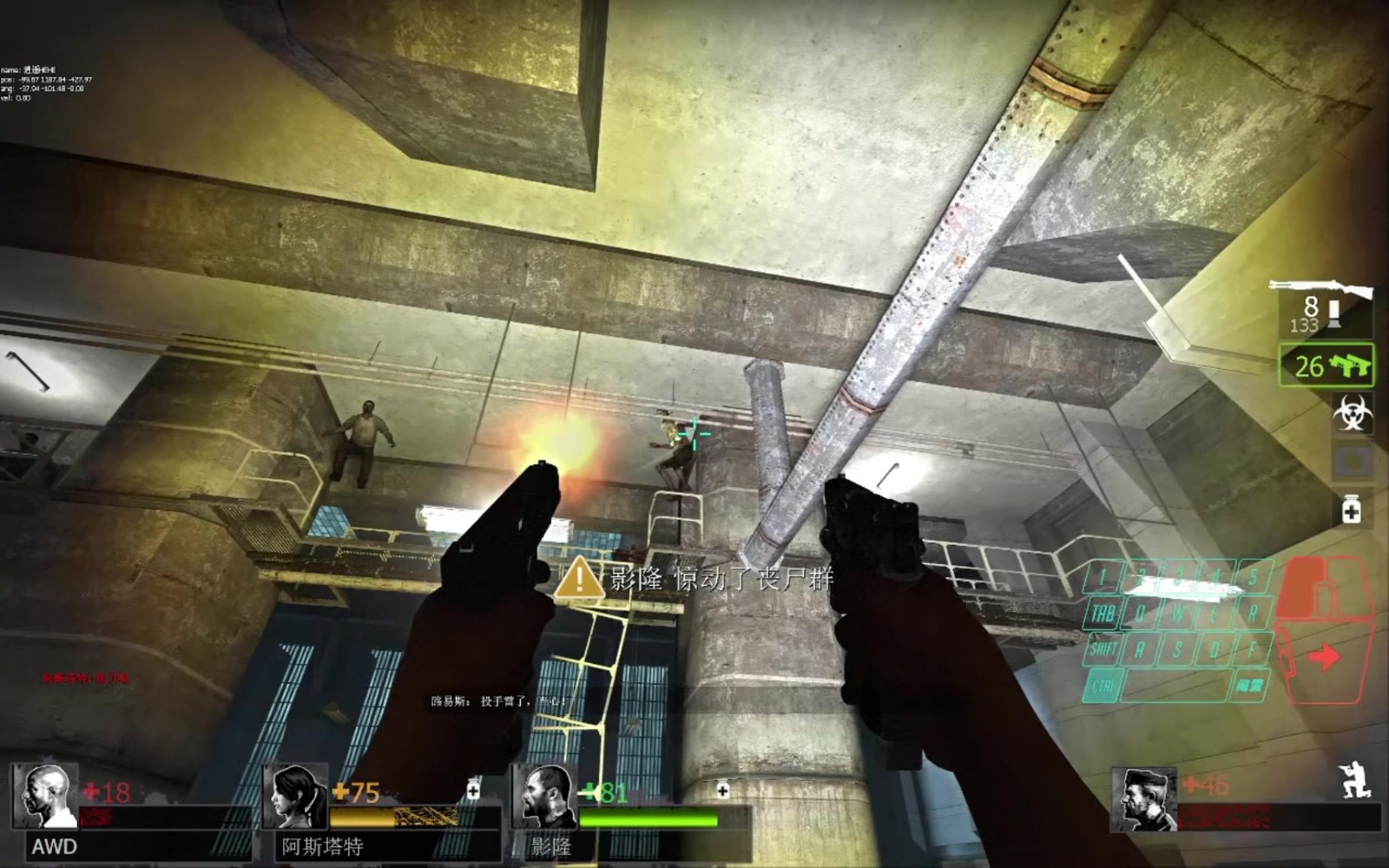Select teammate 阿斯塔特's portrait
Image resolution: width=1389 pixels, height=868 pixels.
296,796
